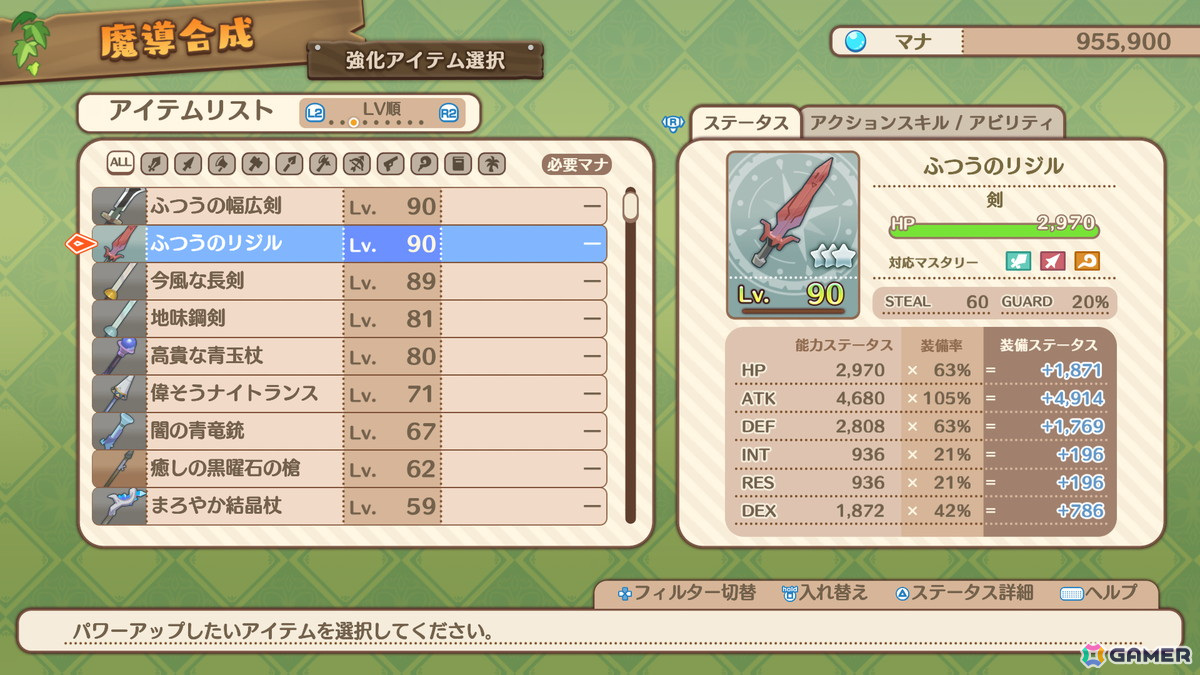1200x675 pixels.
Task: Filter the list by book items
Action: (x=458, y=163)
